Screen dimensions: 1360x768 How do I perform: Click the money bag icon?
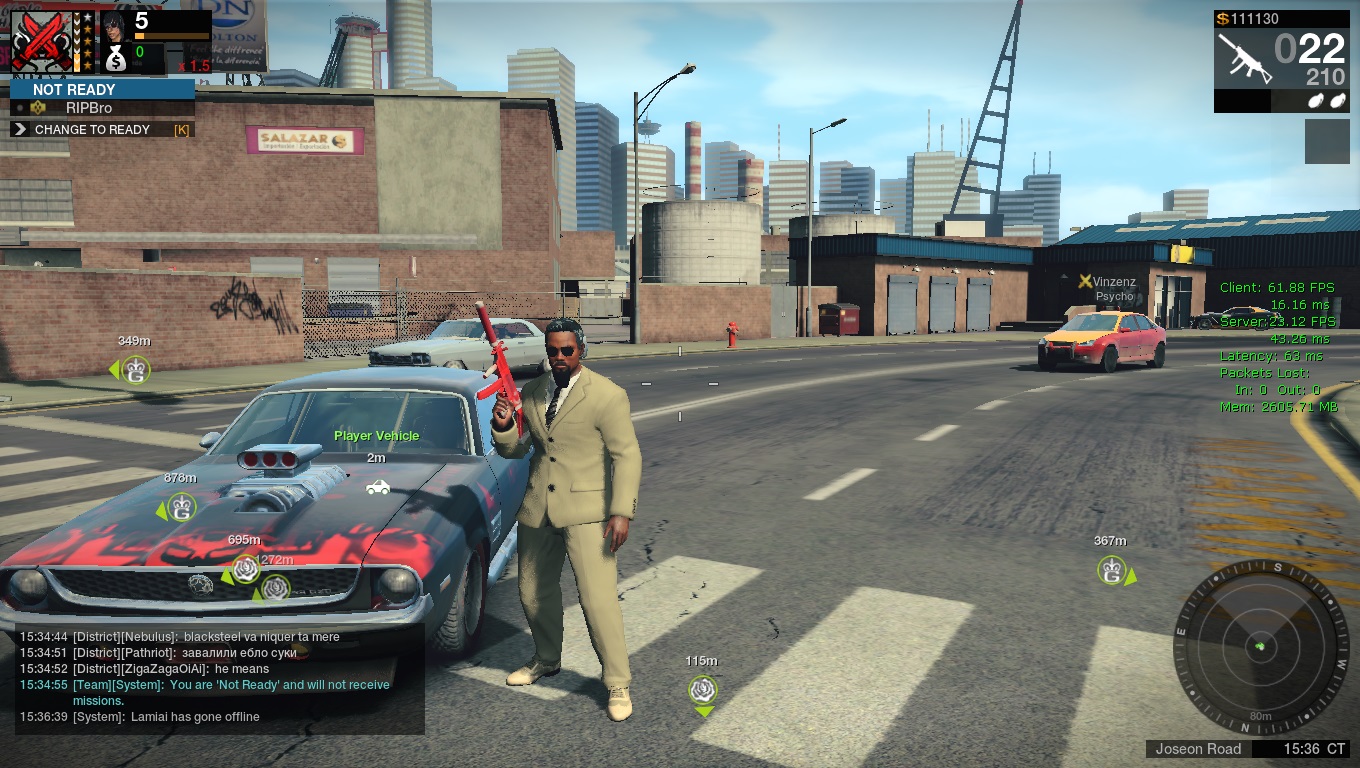[116, 58]
